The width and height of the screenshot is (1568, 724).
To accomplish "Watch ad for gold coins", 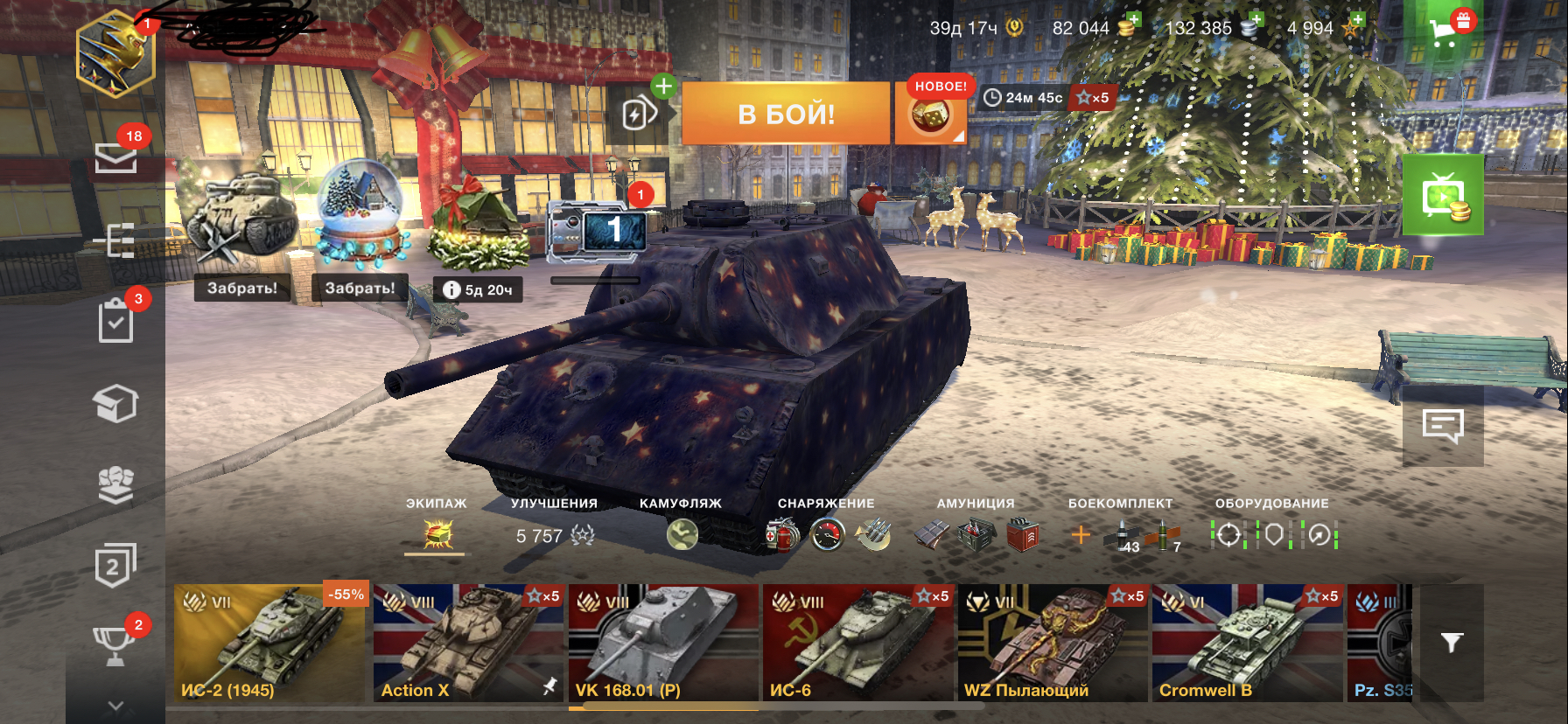I will (x=1443, y=196).
